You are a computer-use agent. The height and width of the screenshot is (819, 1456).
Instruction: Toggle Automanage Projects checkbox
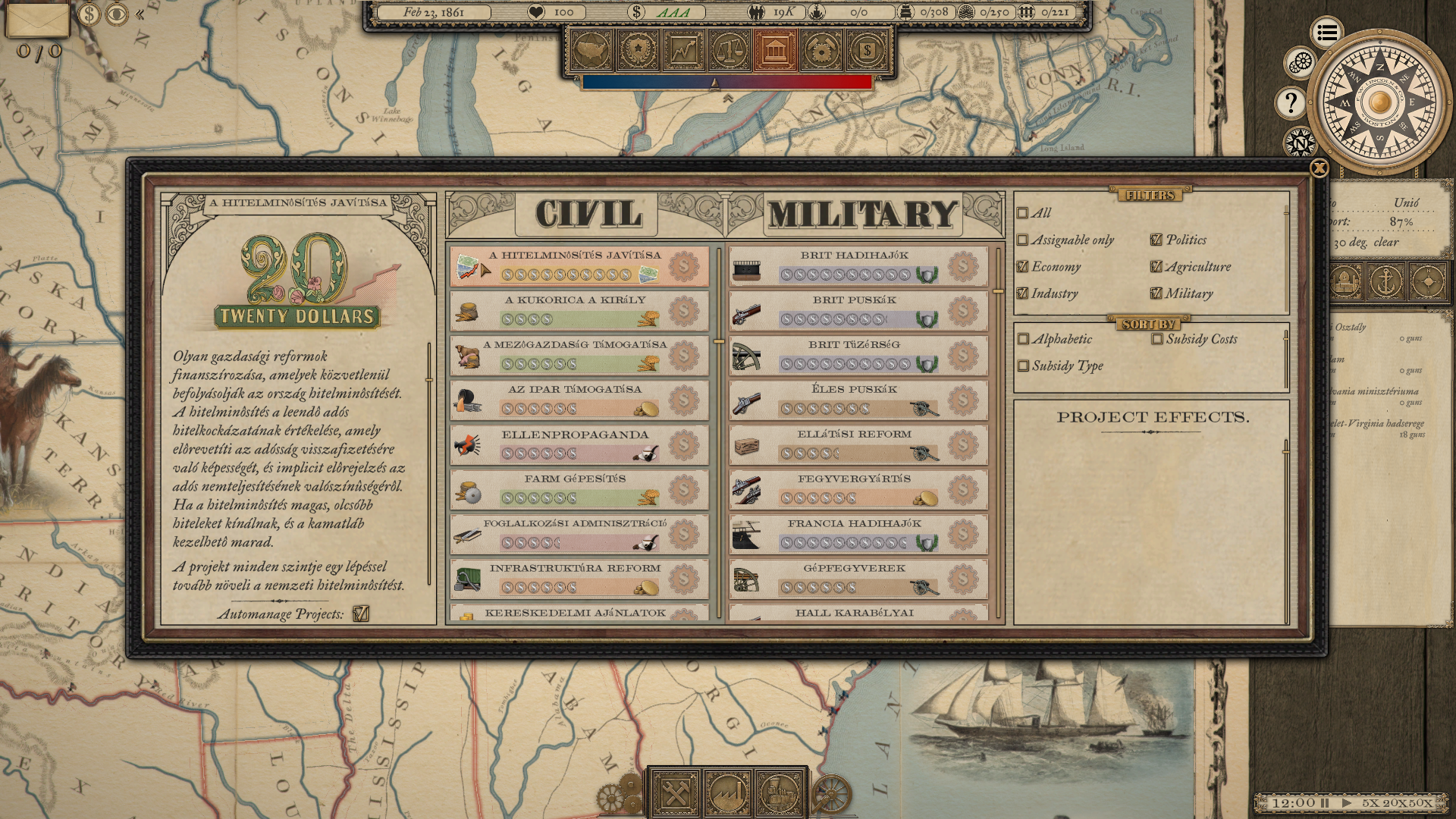[x=361, y=613]
